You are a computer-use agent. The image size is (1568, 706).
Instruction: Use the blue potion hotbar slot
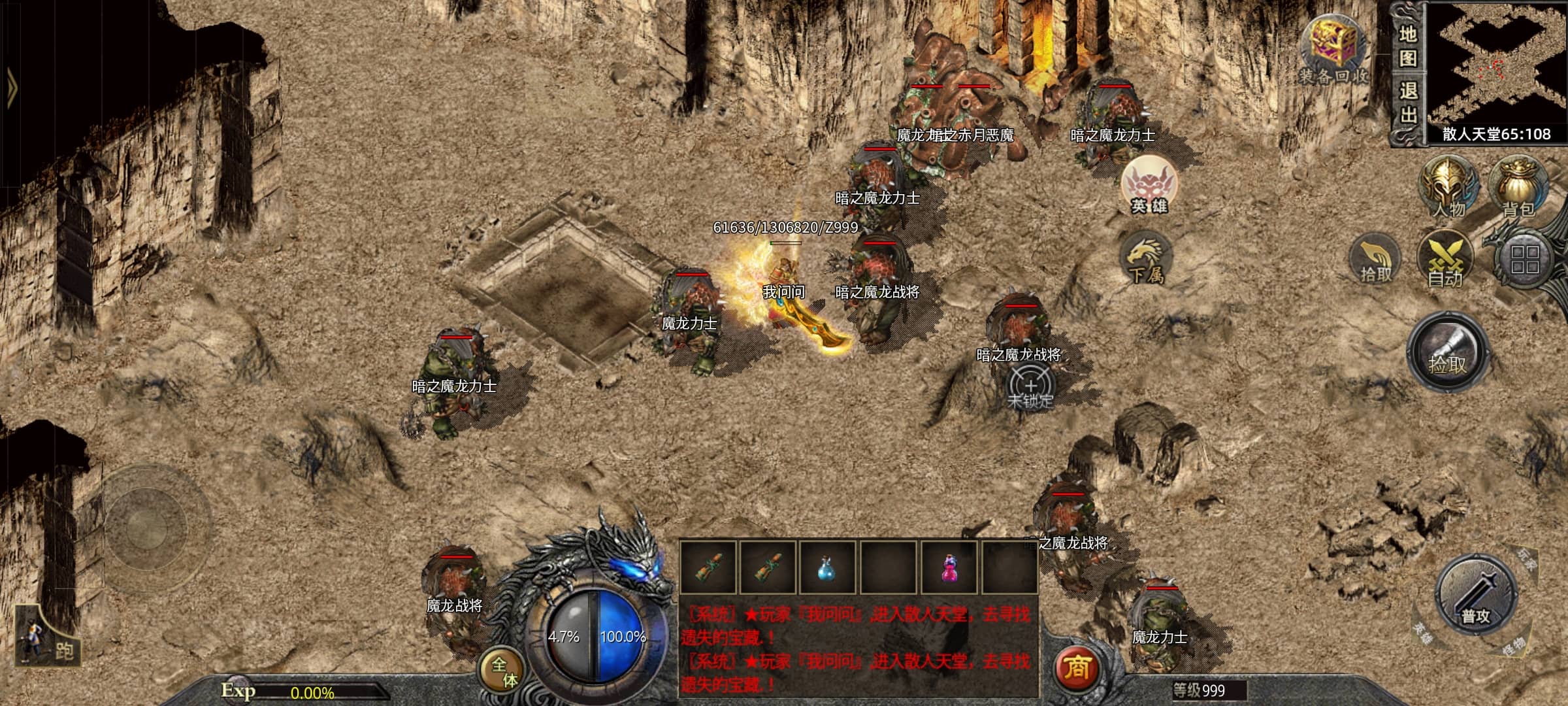[827, 567]
